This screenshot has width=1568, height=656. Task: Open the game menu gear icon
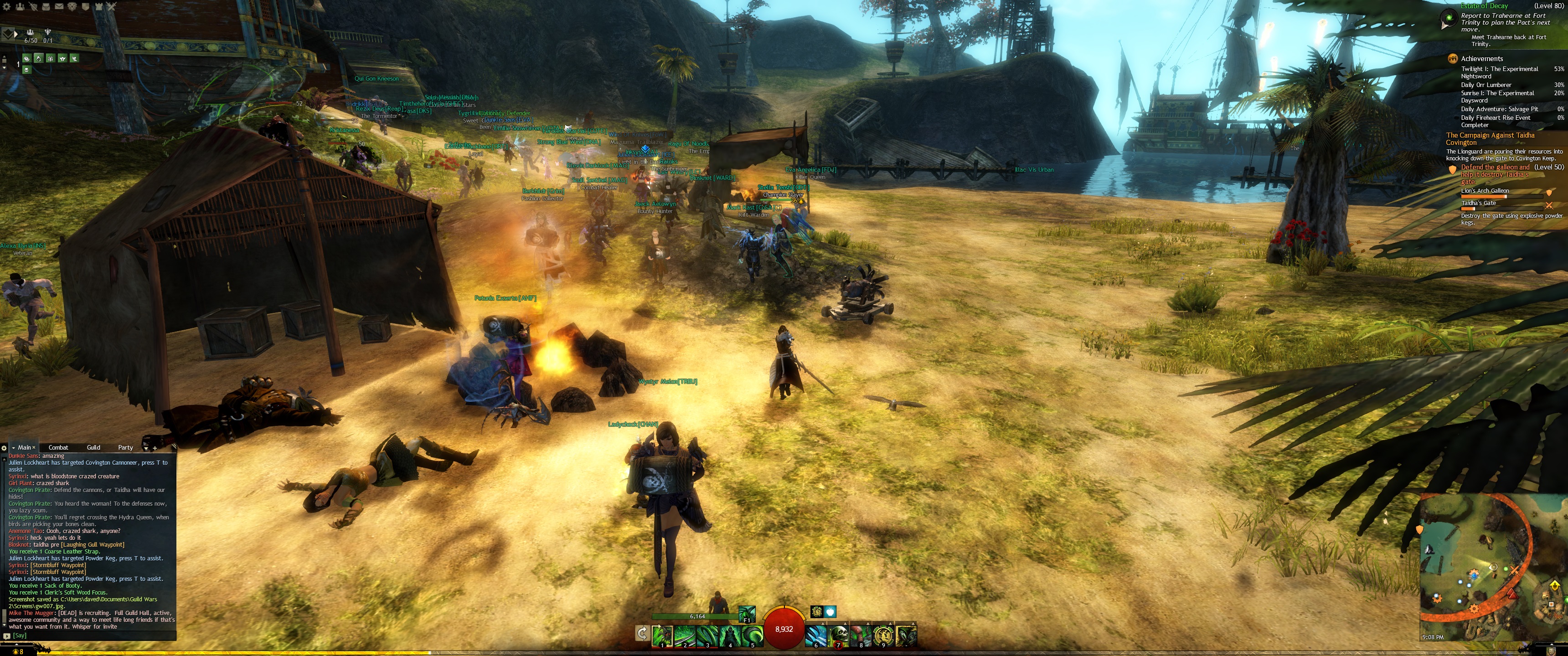click(7, 6)
